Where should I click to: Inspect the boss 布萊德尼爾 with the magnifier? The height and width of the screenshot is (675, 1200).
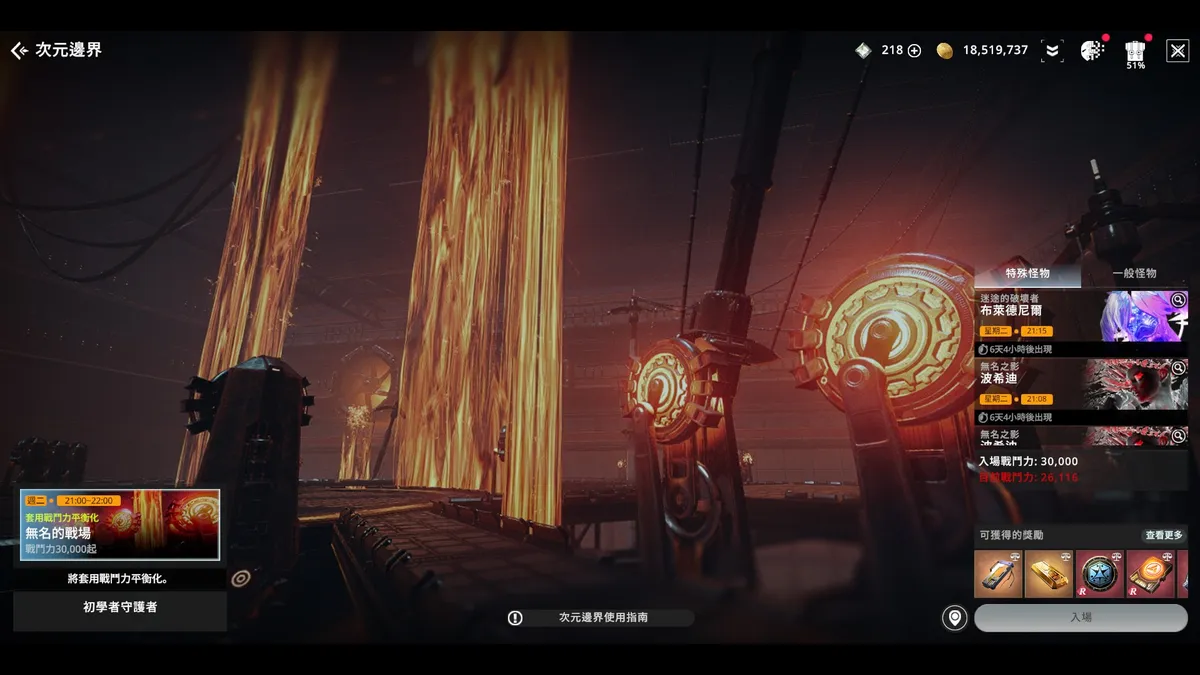pyautogui.click(x=1179, y=299)
